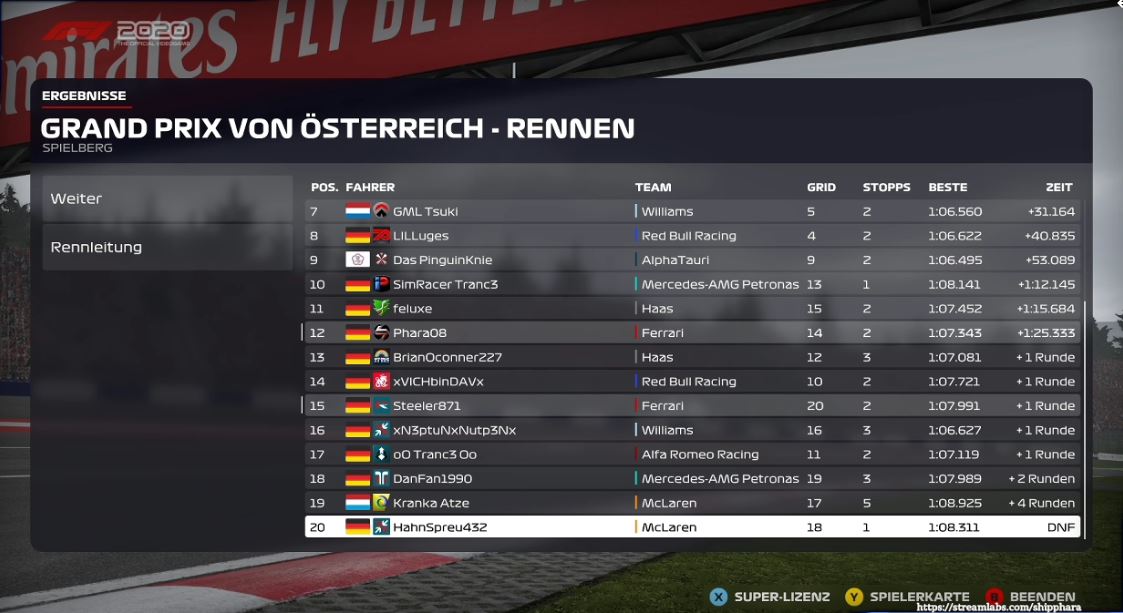Open the Rennleitung menu entry
The image size is (1123, 613).
click(x=166, y=247)
